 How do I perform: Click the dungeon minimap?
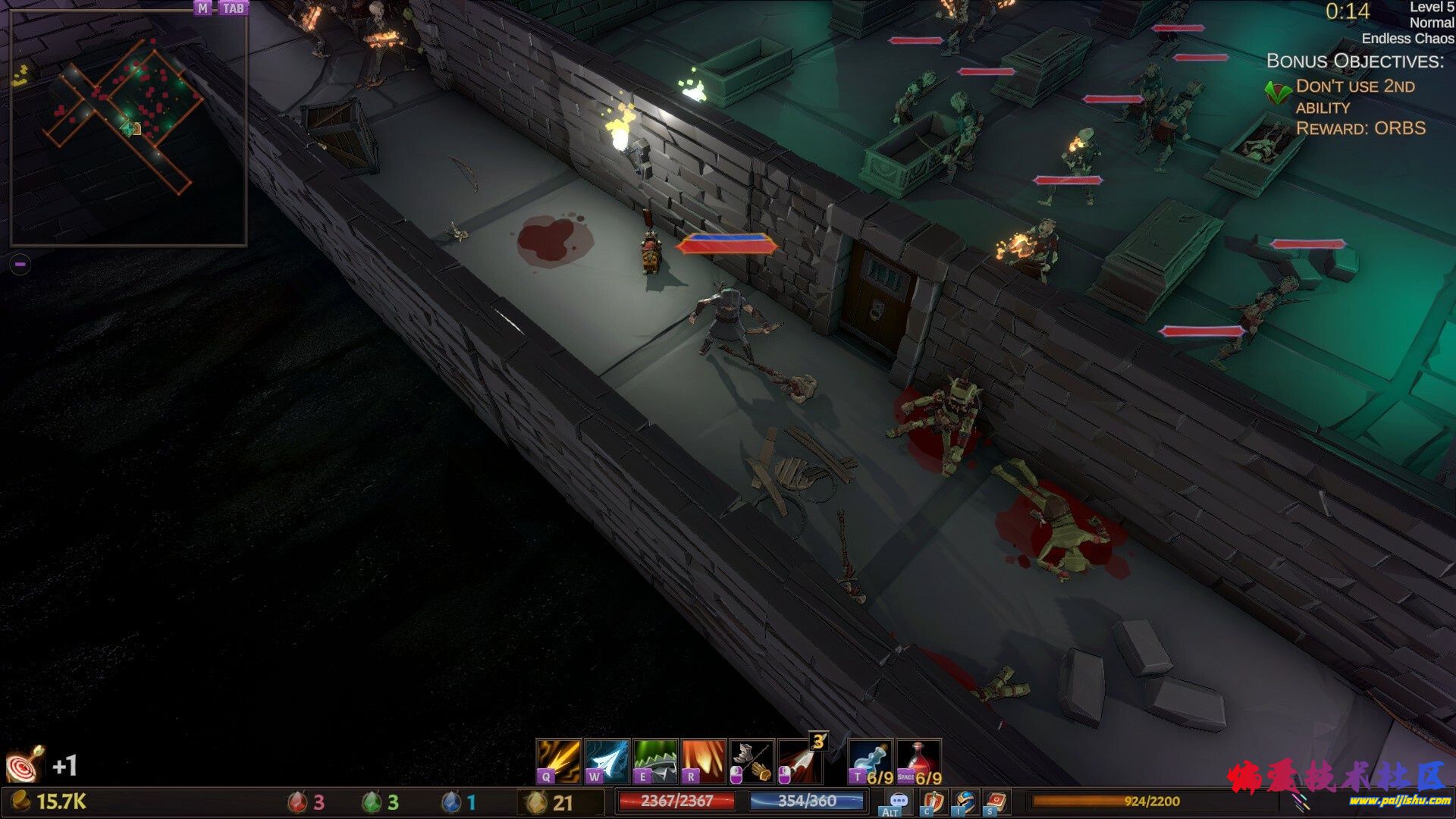[x=128, y=129]
